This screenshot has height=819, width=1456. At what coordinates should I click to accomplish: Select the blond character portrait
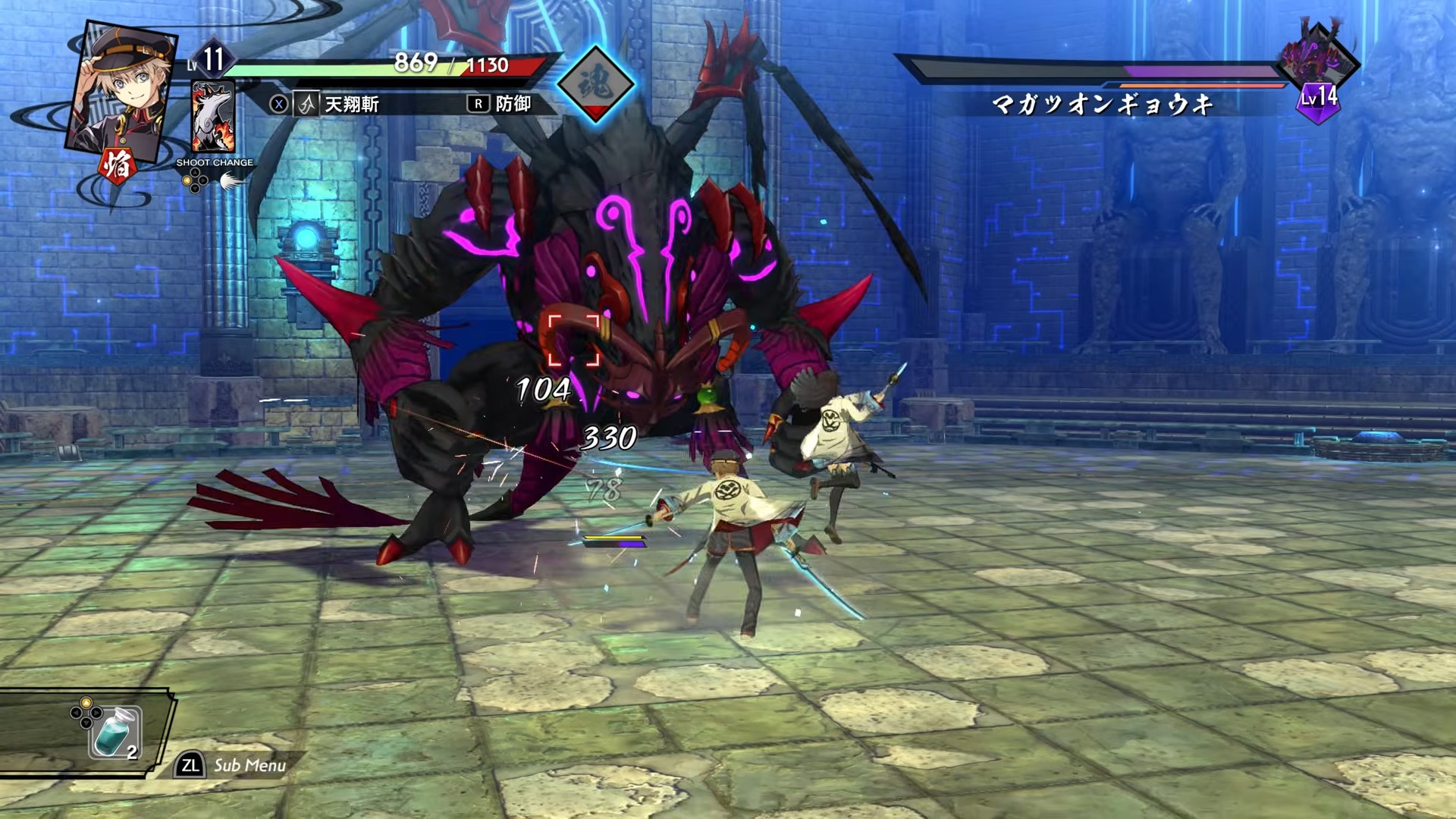click(x=121, y=91)
